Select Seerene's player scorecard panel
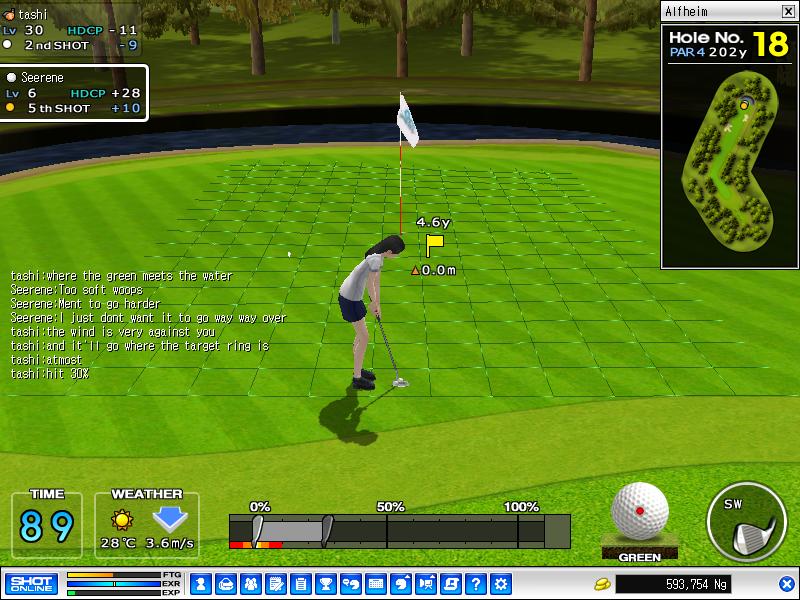800x600 pixels. click(74, 93)
